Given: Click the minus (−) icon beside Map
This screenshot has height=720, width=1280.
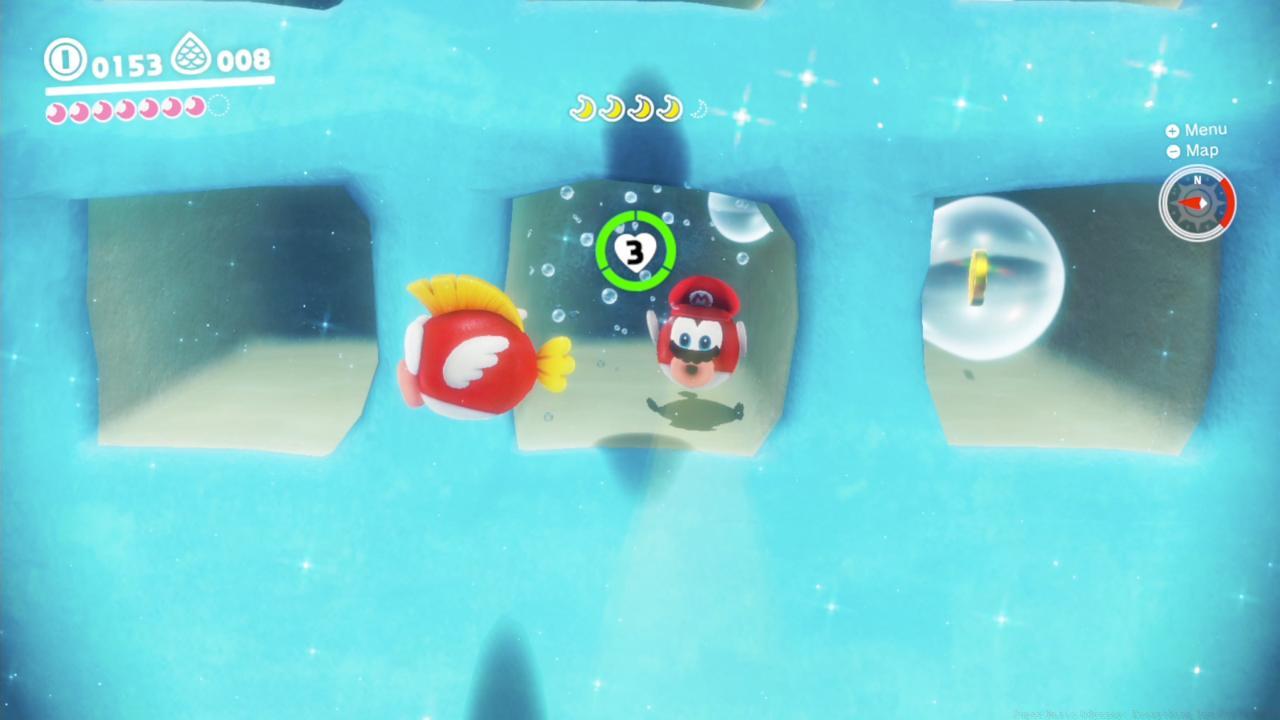Looking at the screenshot, I should tap(1172, 151).
